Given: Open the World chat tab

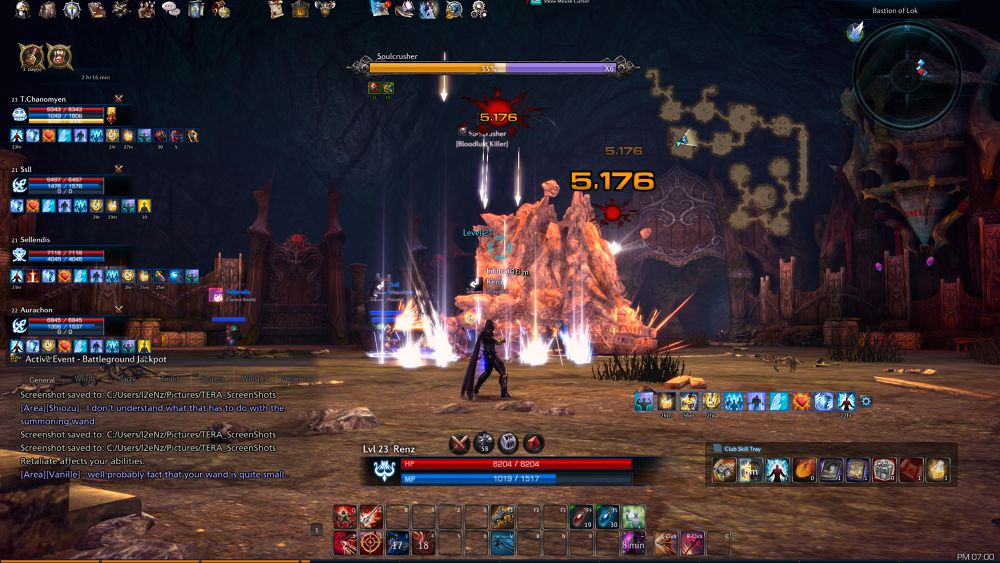Looking at the screenshot, I should 84,380.
